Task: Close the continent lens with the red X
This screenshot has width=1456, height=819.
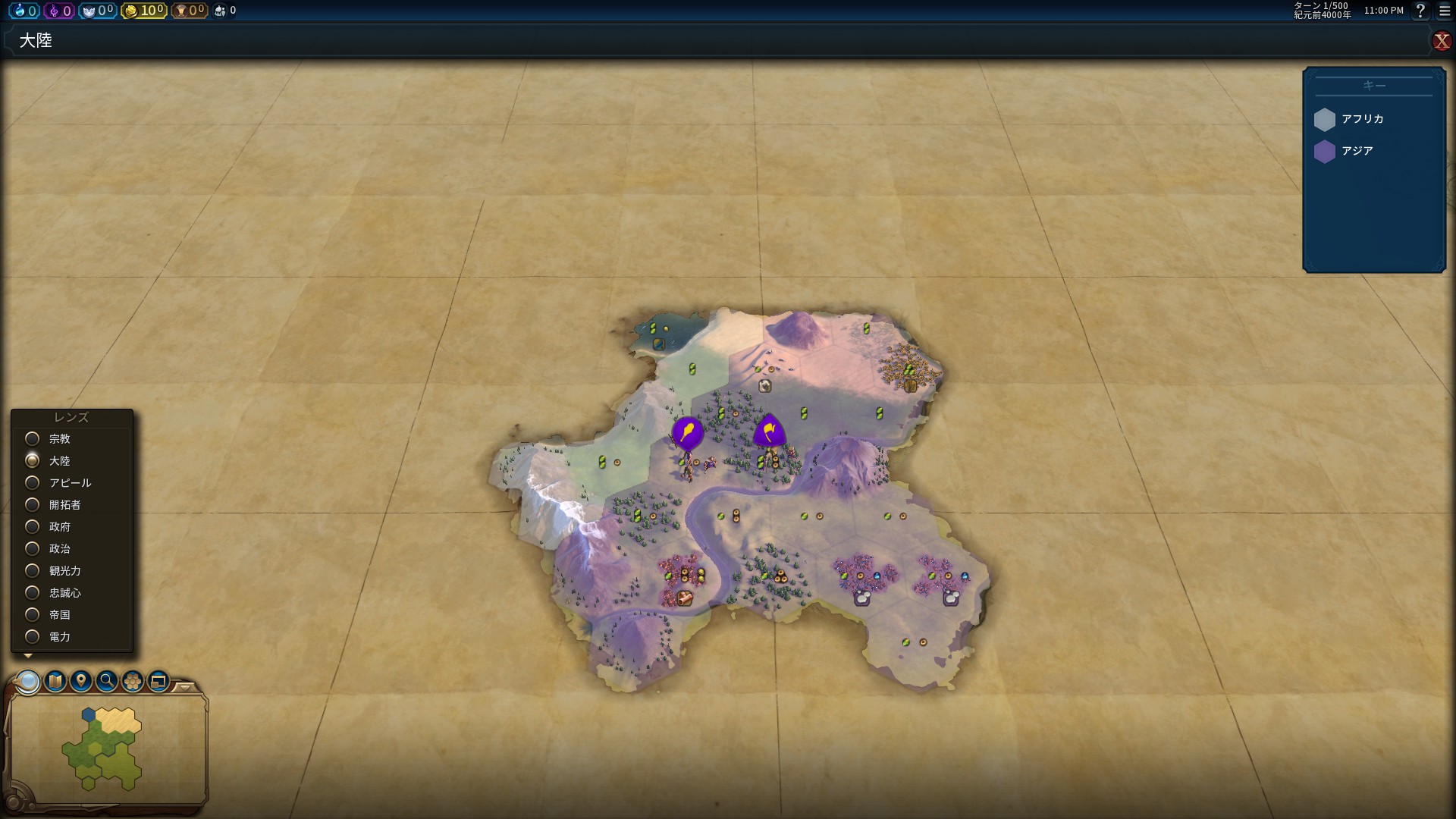Action: (1441, 41)
